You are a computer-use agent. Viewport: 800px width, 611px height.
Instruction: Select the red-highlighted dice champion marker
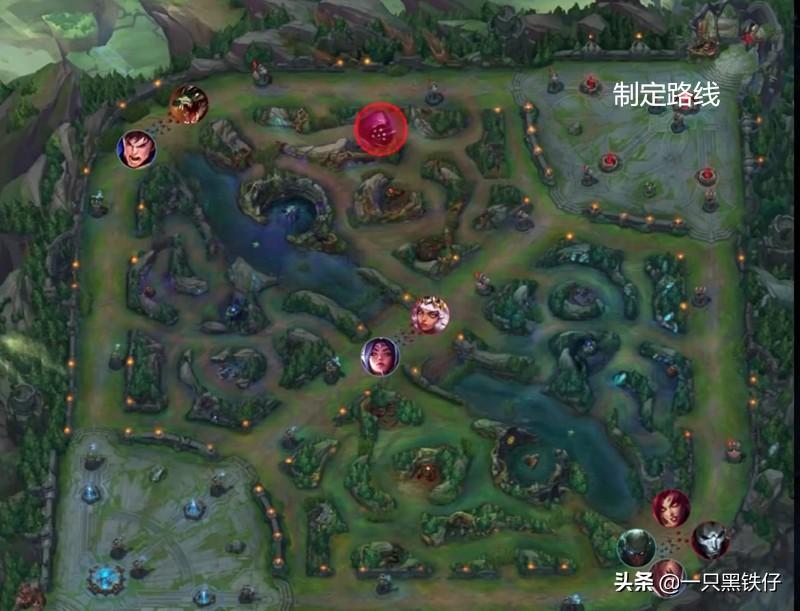coord(380,128)
